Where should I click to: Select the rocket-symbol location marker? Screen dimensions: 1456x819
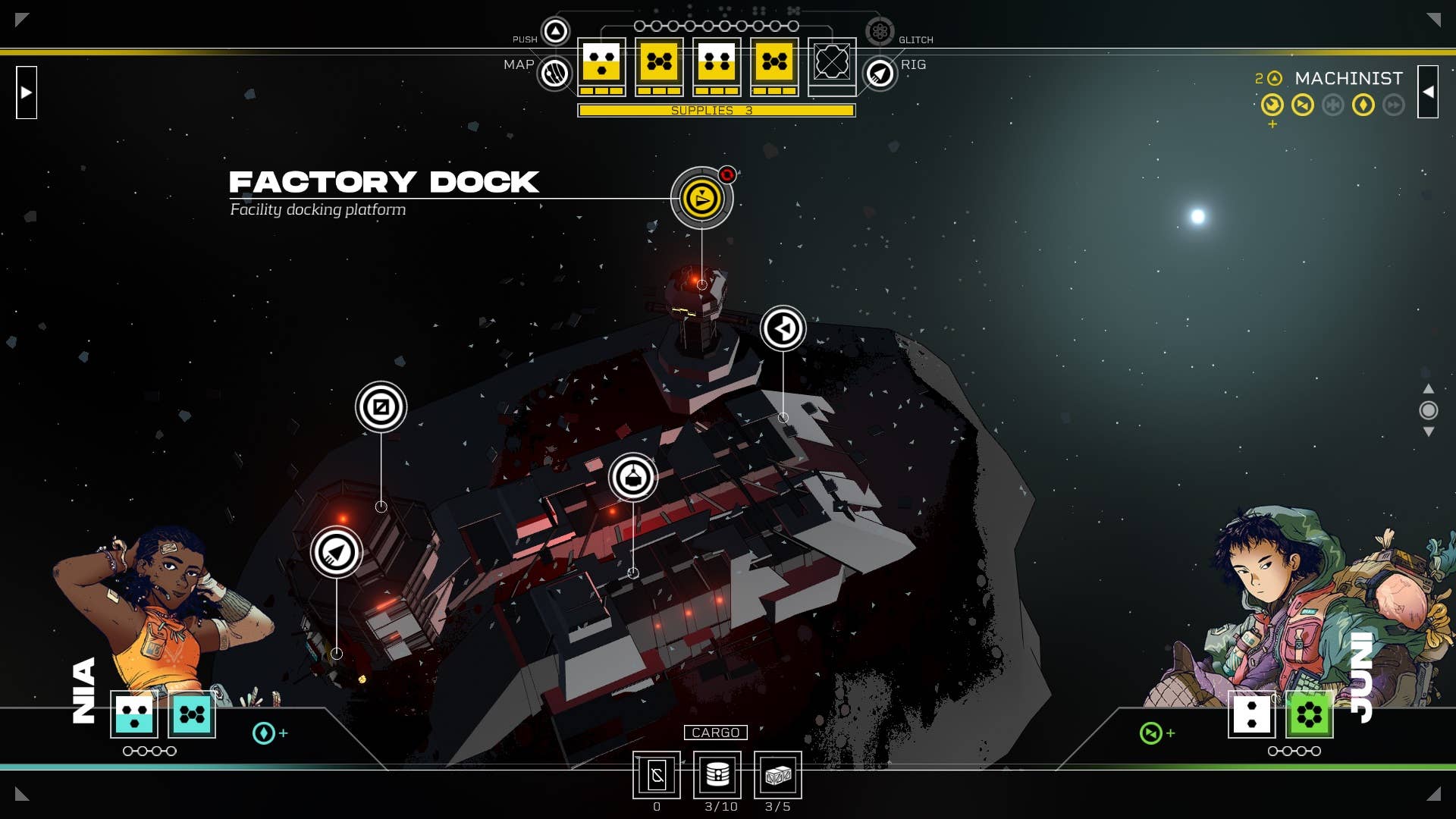[x=336, y=552]
